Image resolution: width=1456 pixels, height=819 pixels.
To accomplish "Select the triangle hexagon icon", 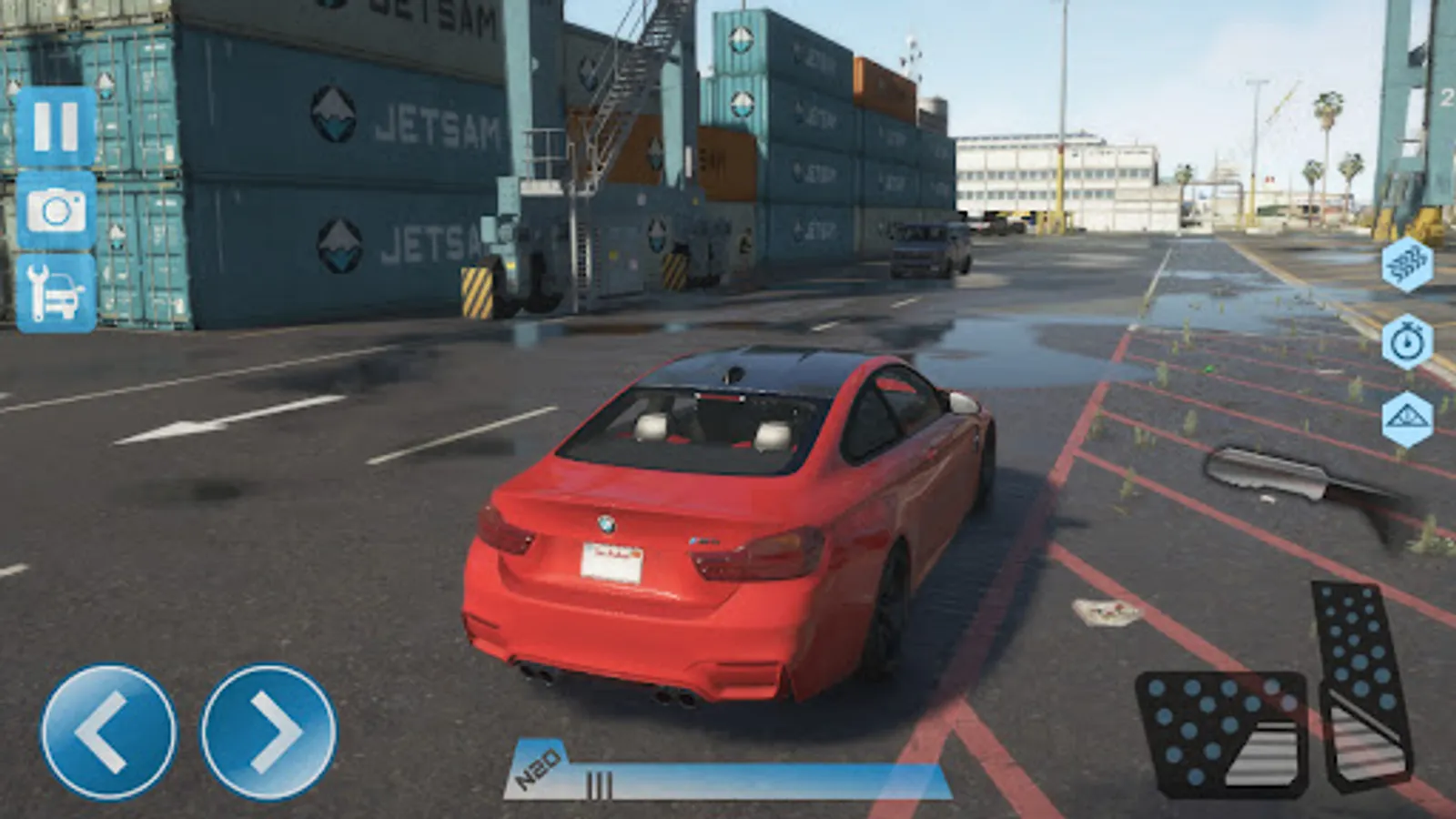I will 1407,420.
